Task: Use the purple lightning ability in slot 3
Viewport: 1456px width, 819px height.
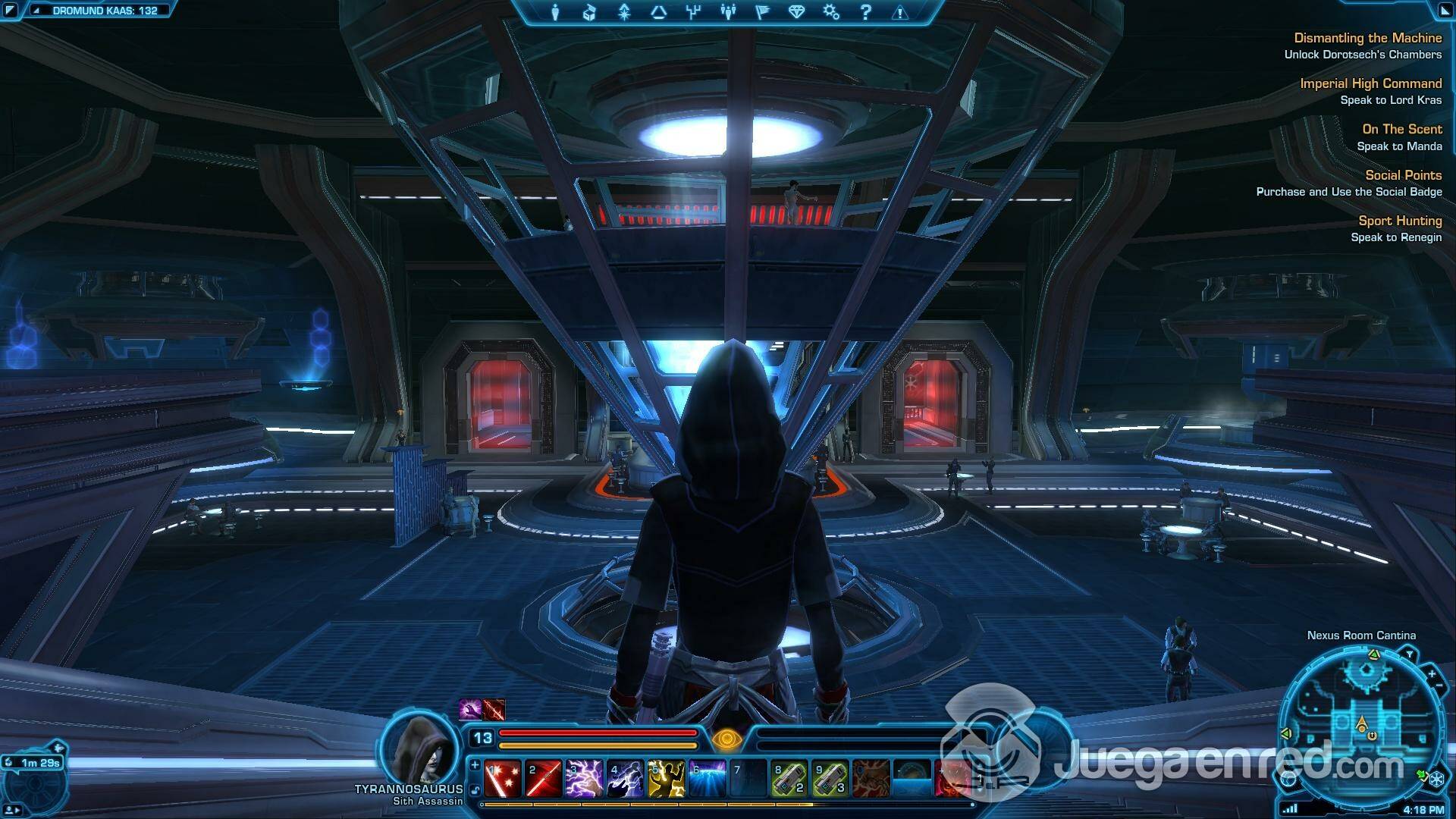Action: (x=584, y=779)
